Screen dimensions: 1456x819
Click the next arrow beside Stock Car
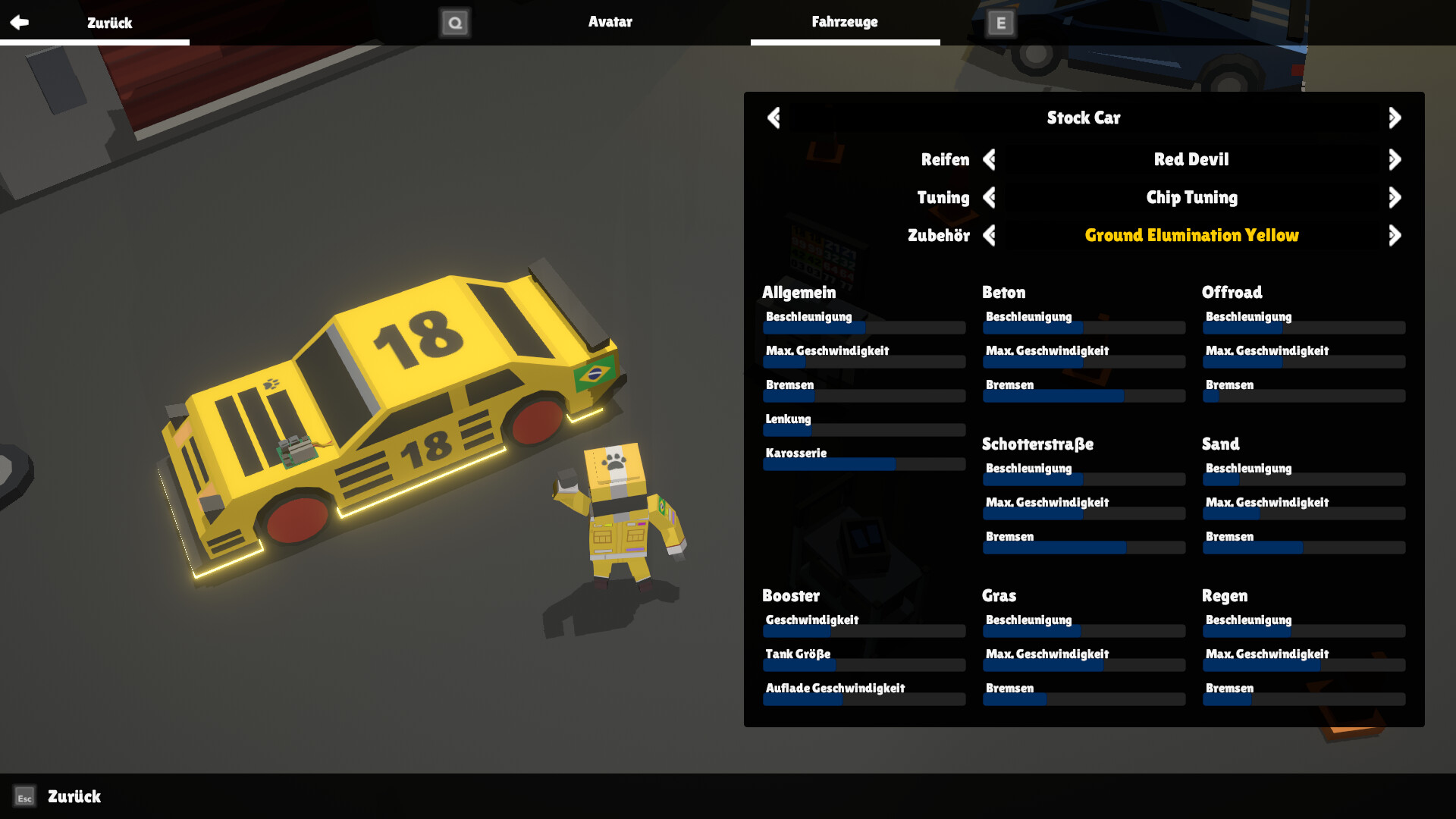(1395, 118)
